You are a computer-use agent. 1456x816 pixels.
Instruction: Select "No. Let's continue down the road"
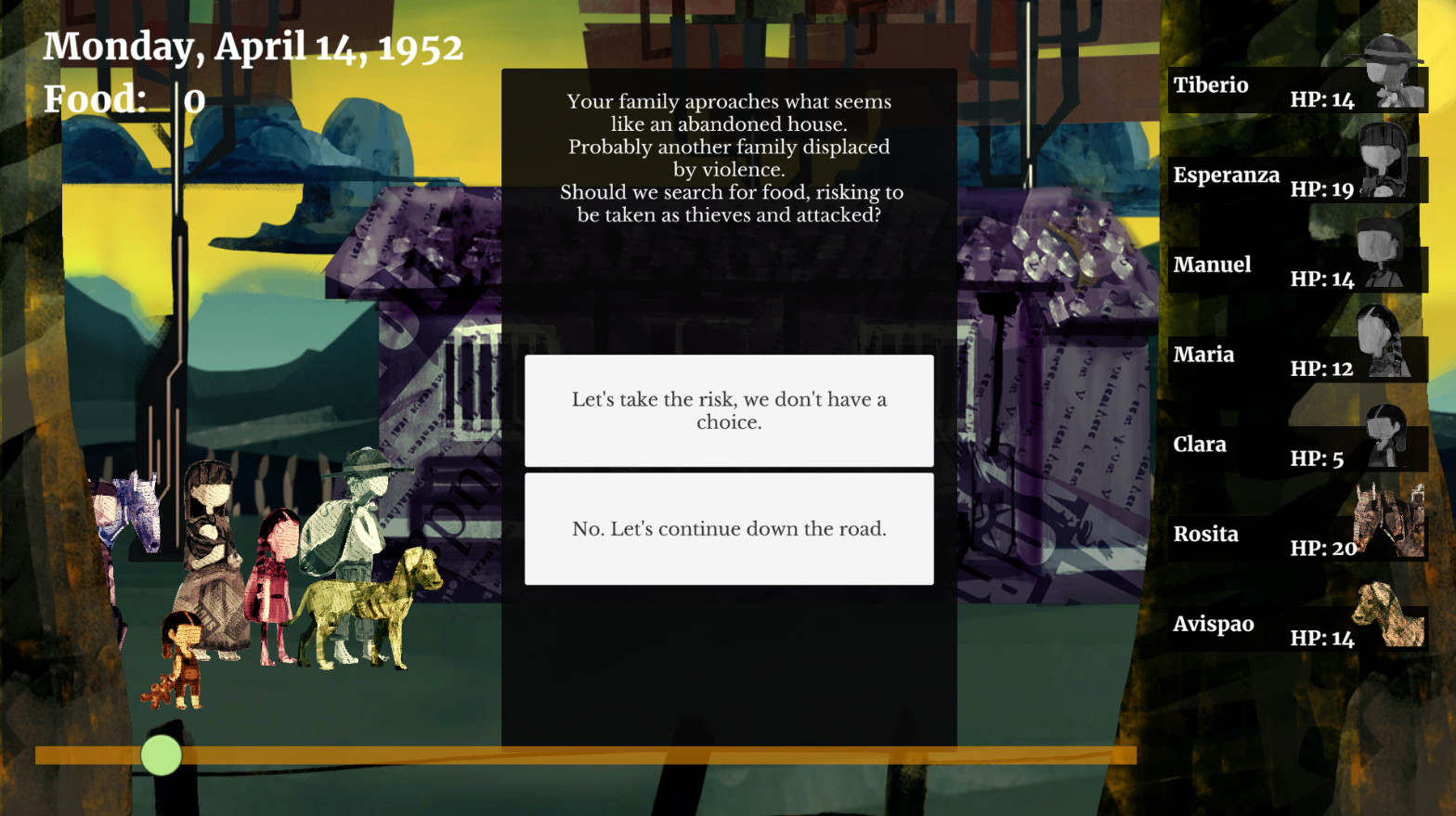[729, 528]
